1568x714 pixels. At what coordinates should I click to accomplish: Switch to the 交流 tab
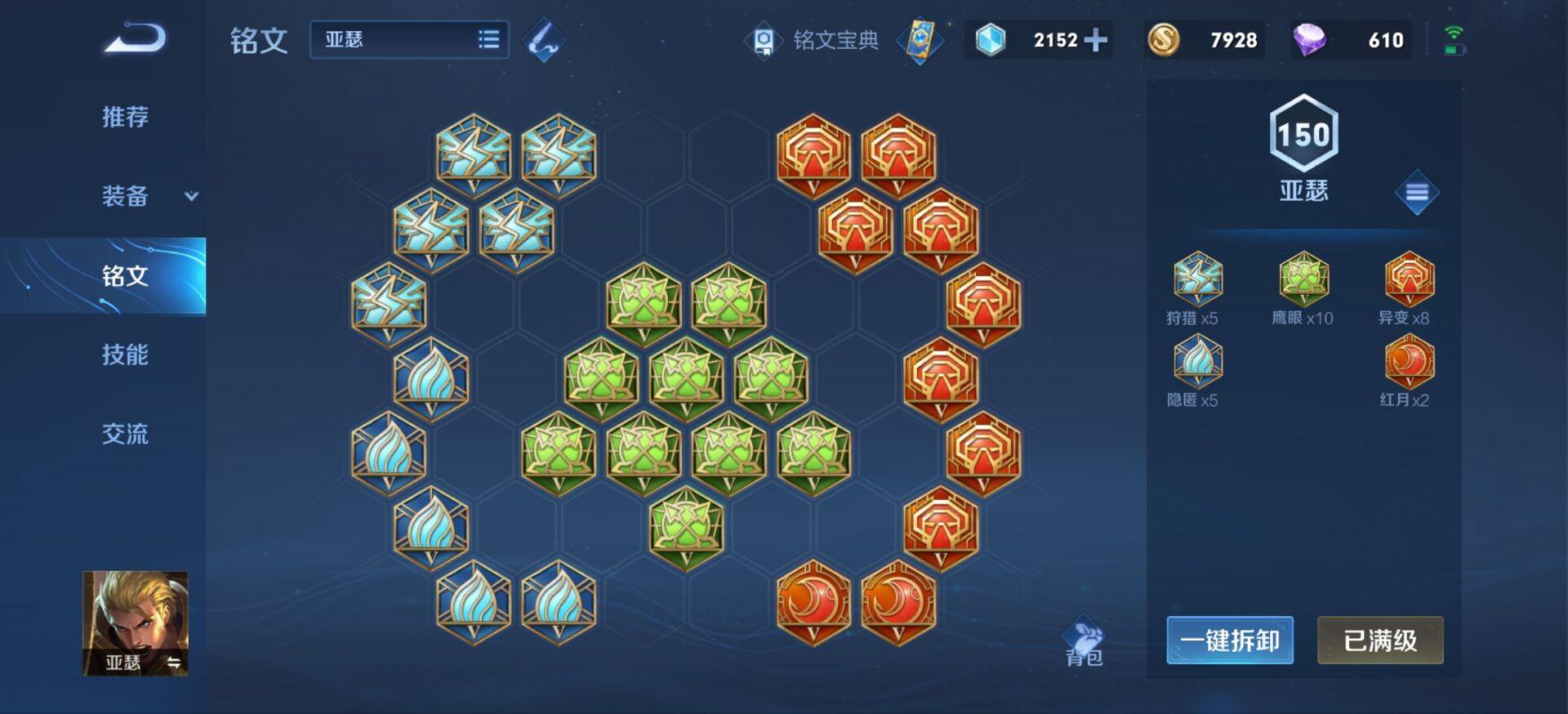(125, 434)
